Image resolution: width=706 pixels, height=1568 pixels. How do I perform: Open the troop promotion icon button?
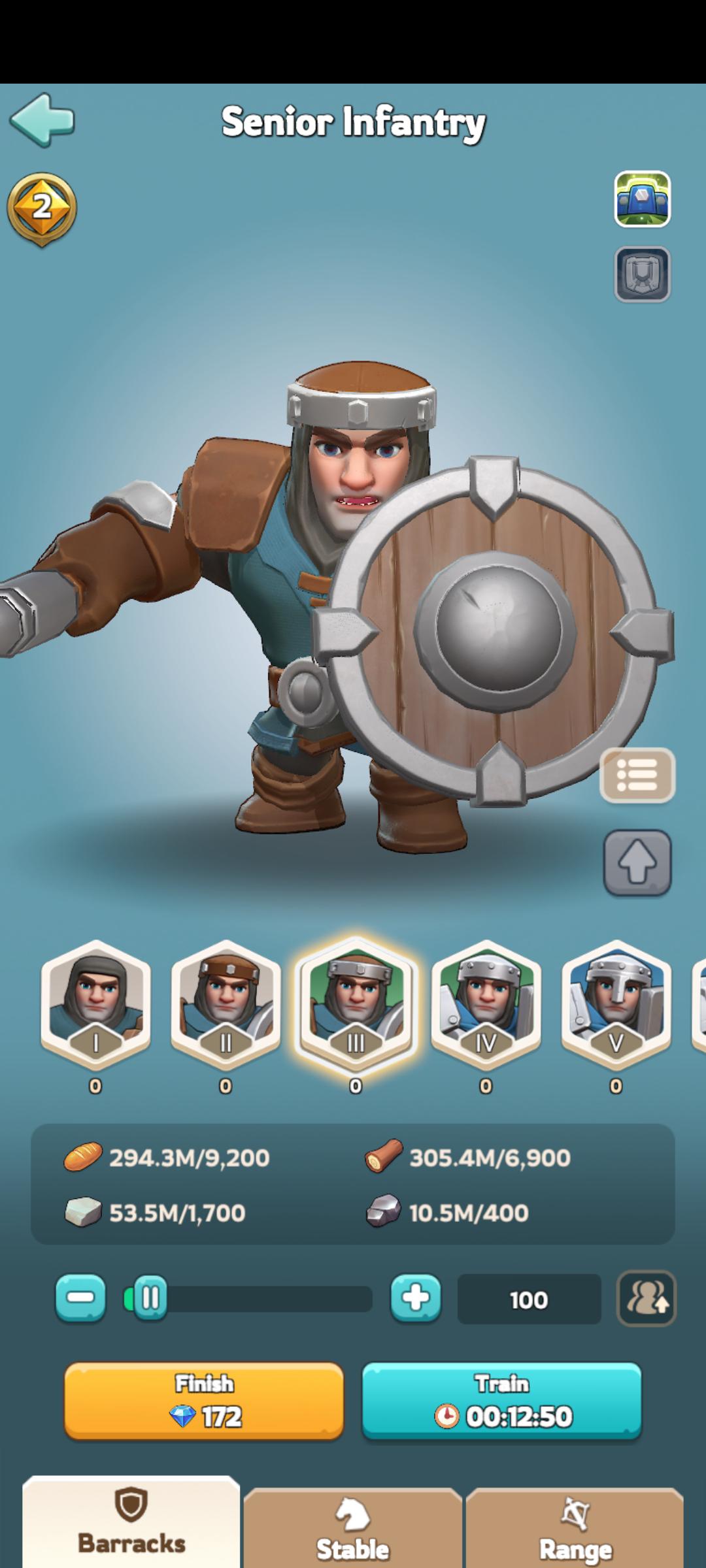pos(647,1298)
